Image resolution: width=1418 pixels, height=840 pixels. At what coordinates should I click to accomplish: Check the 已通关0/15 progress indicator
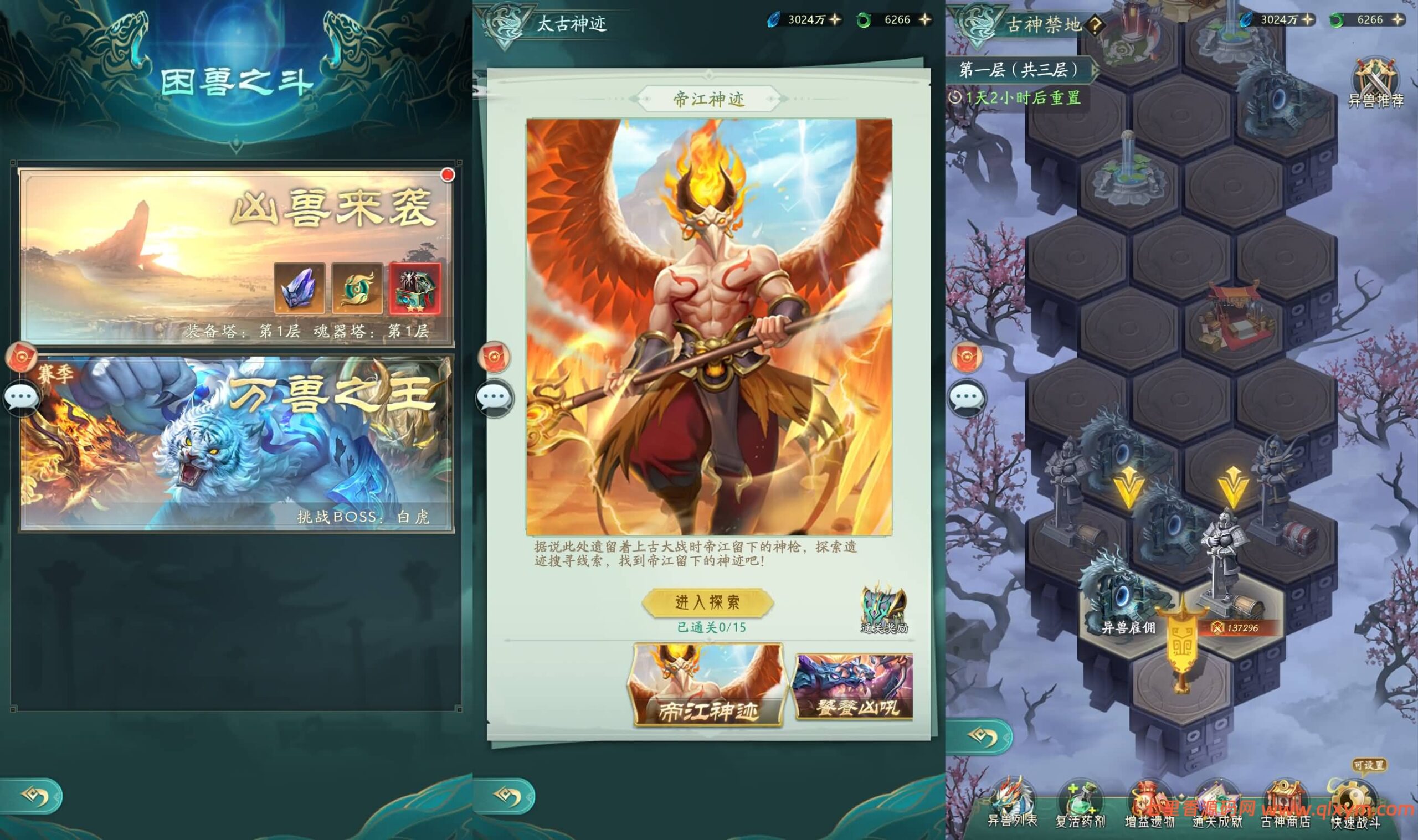click(711, 627)
